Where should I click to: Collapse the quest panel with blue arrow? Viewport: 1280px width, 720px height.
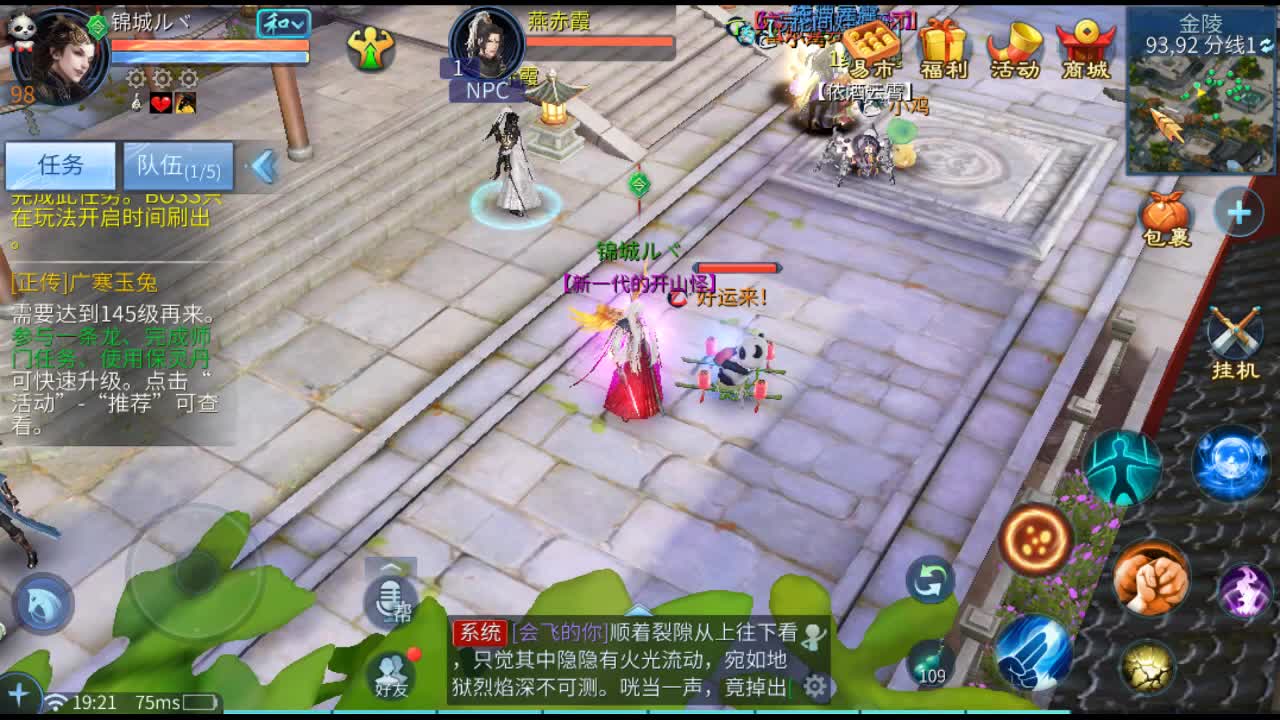click(263, 165)
